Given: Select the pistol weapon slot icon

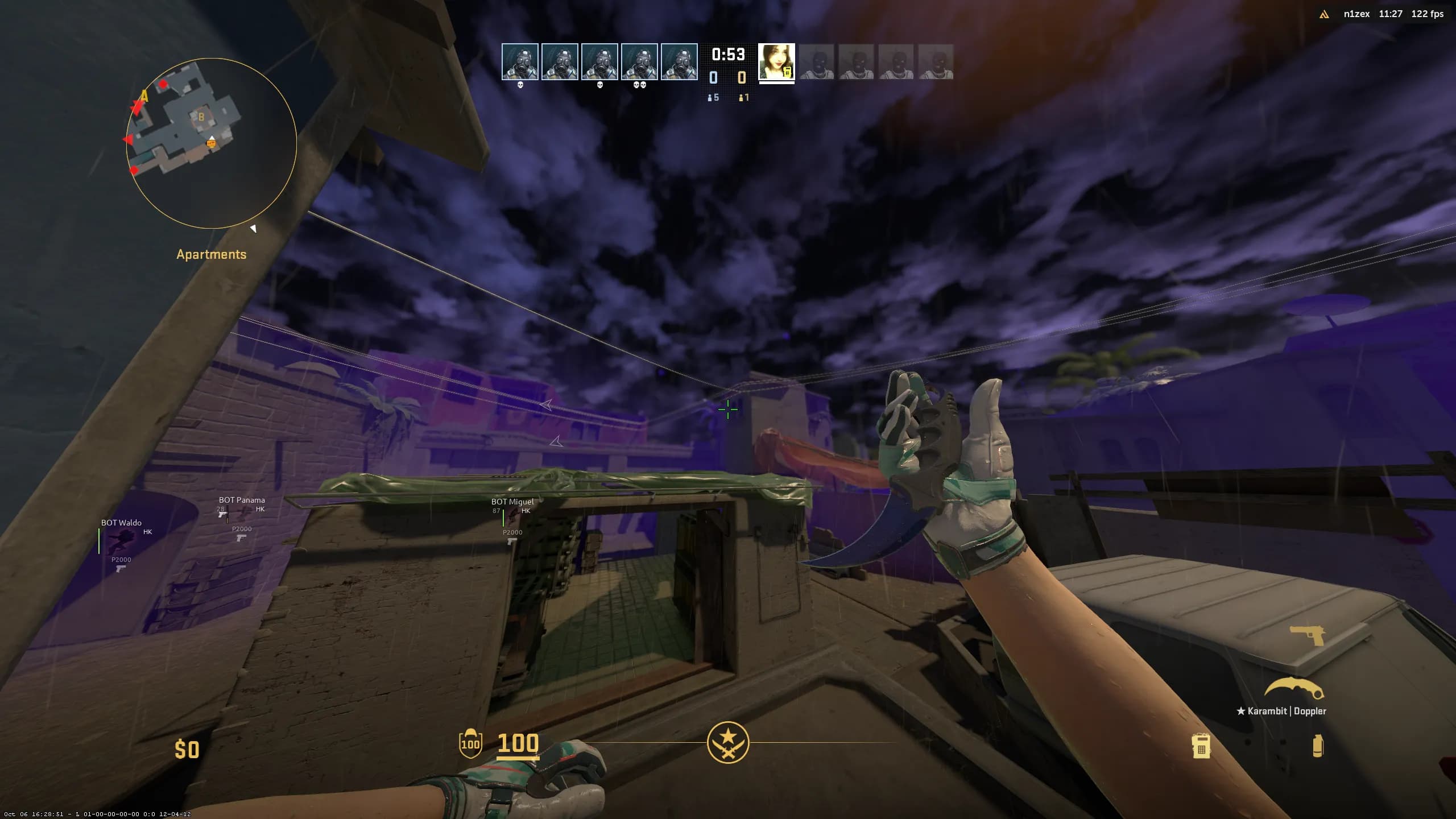Looking at the screenshot, I should click(x=1308, y=635).
